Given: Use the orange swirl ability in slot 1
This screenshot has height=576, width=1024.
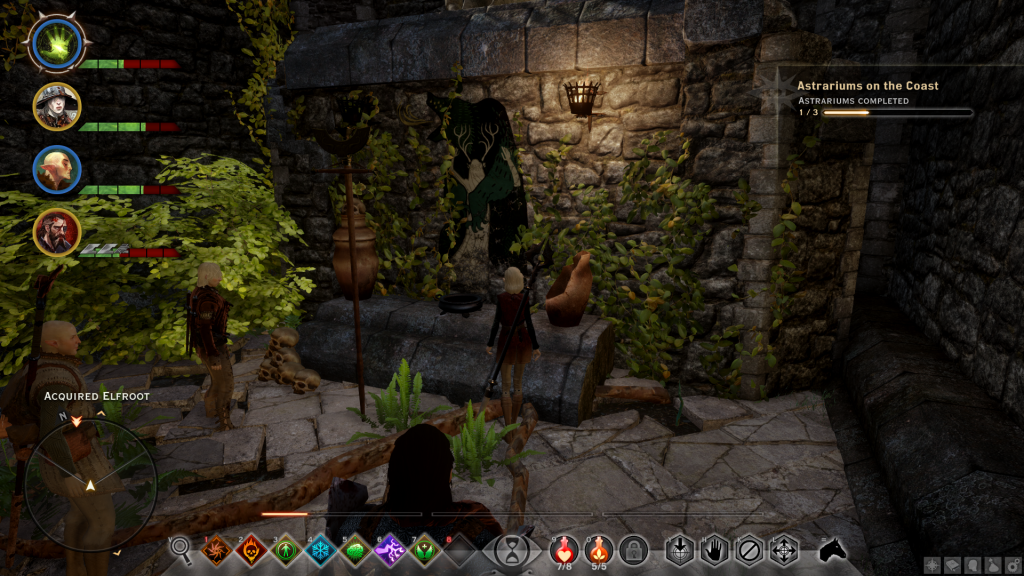Looking at the screenshot, I should click(x=215, y=550).
